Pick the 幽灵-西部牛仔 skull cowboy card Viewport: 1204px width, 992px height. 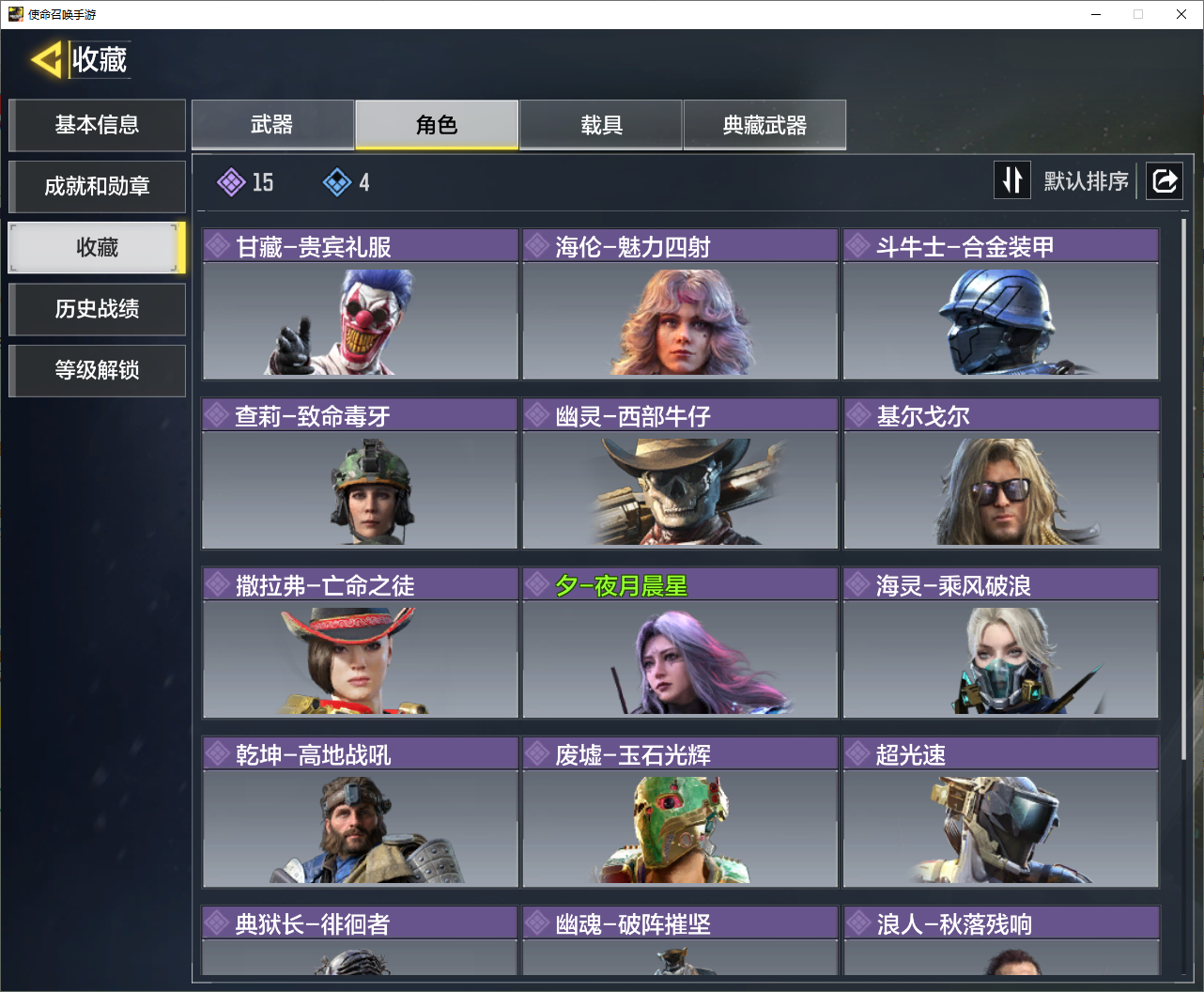(x=680, y=473)
